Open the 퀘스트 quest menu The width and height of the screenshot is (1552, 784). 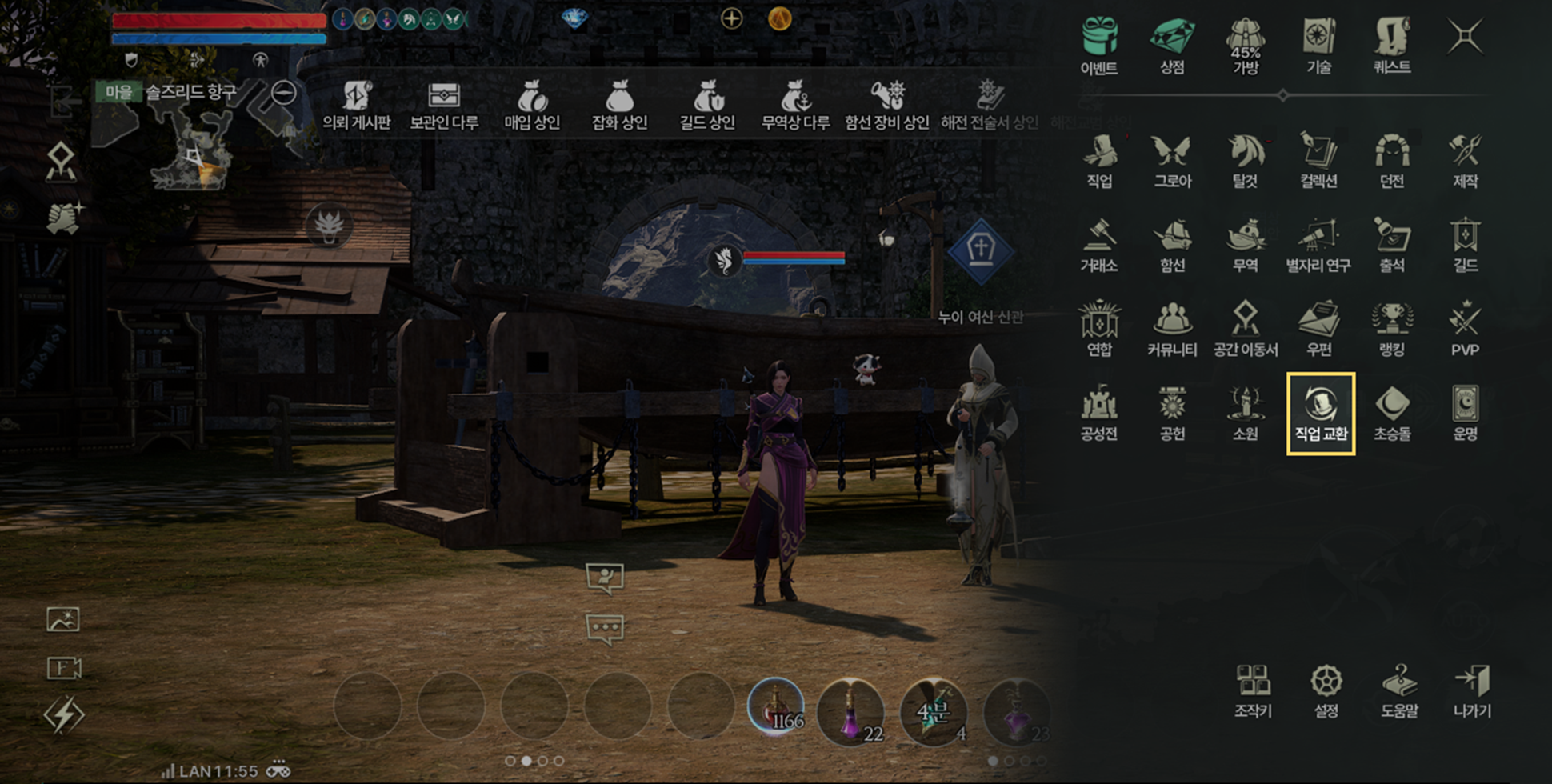click(x=1392, y=45)
